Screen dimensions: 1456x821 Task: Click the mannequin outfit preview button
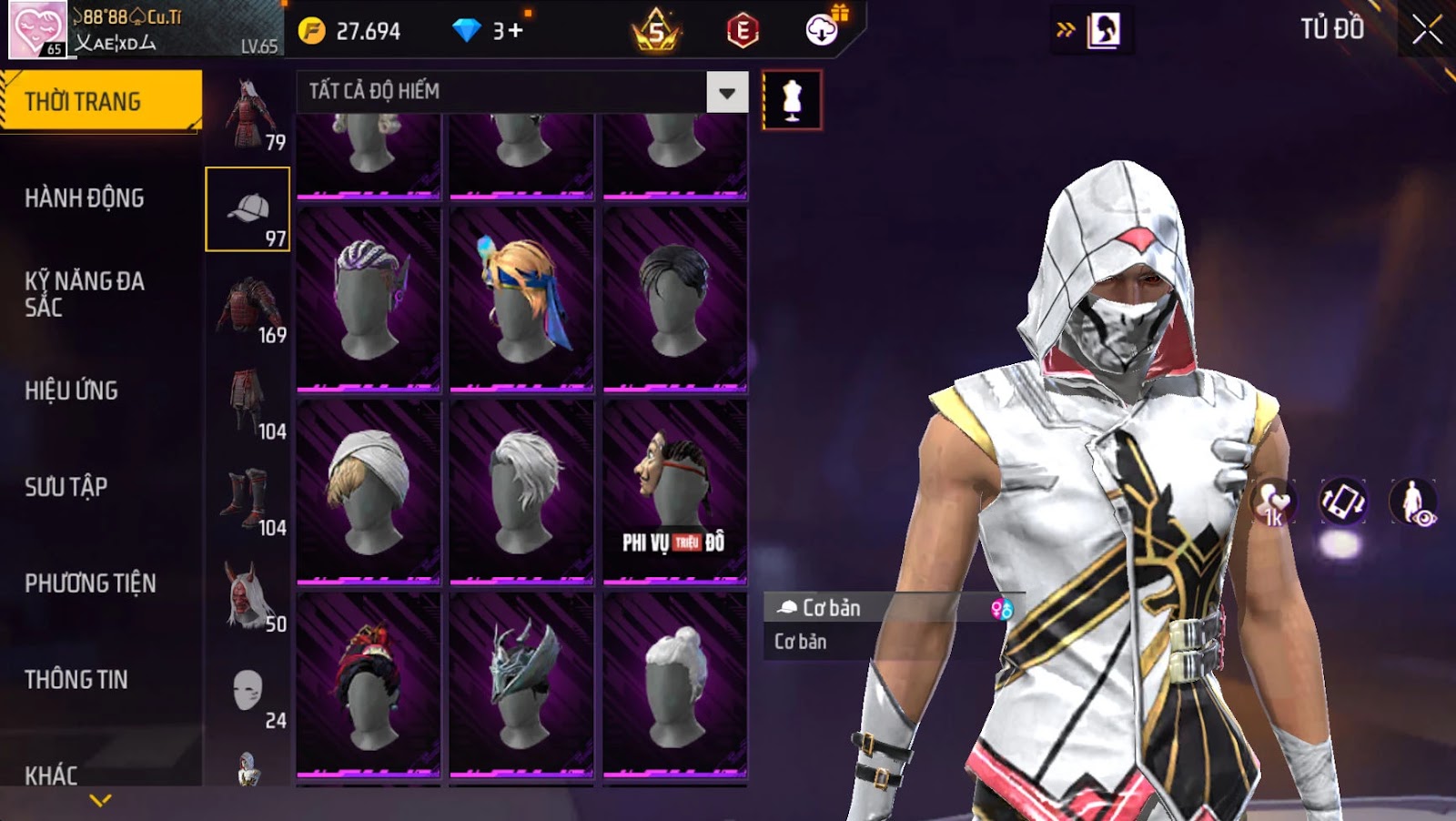click(792, 100)
